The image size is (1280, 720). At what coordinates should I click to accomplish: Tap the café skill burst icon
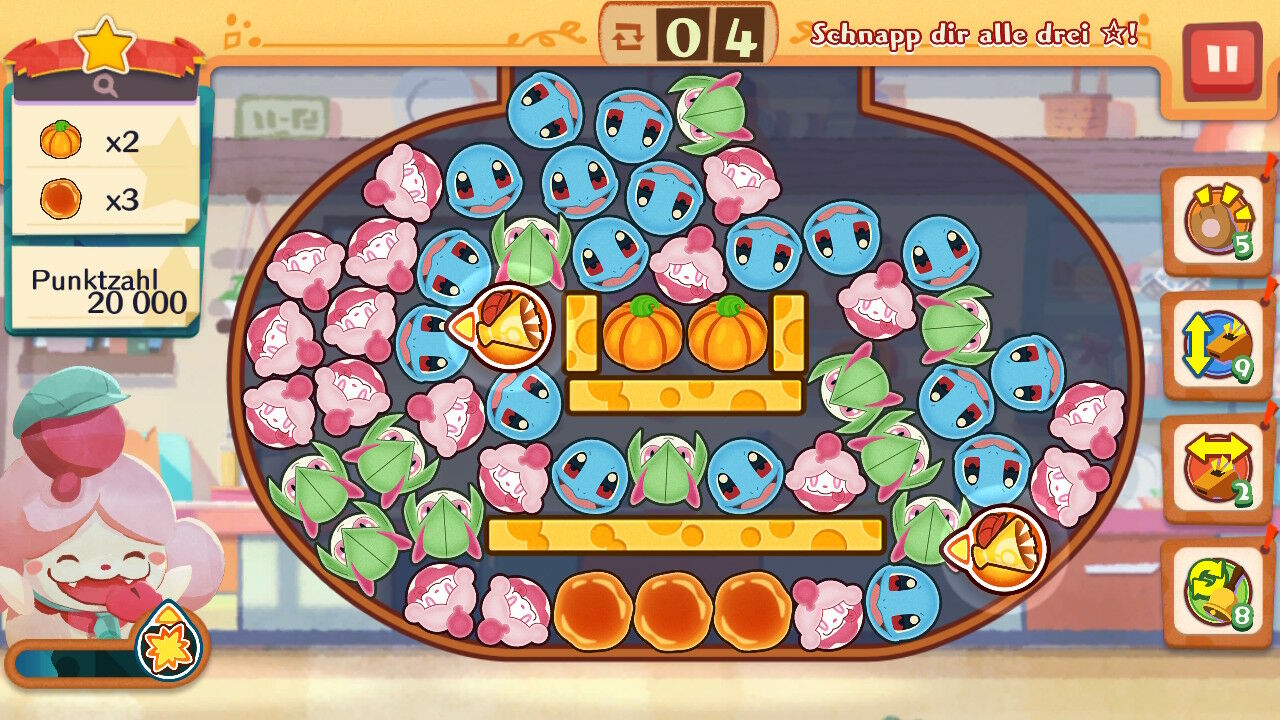[168, 642]
